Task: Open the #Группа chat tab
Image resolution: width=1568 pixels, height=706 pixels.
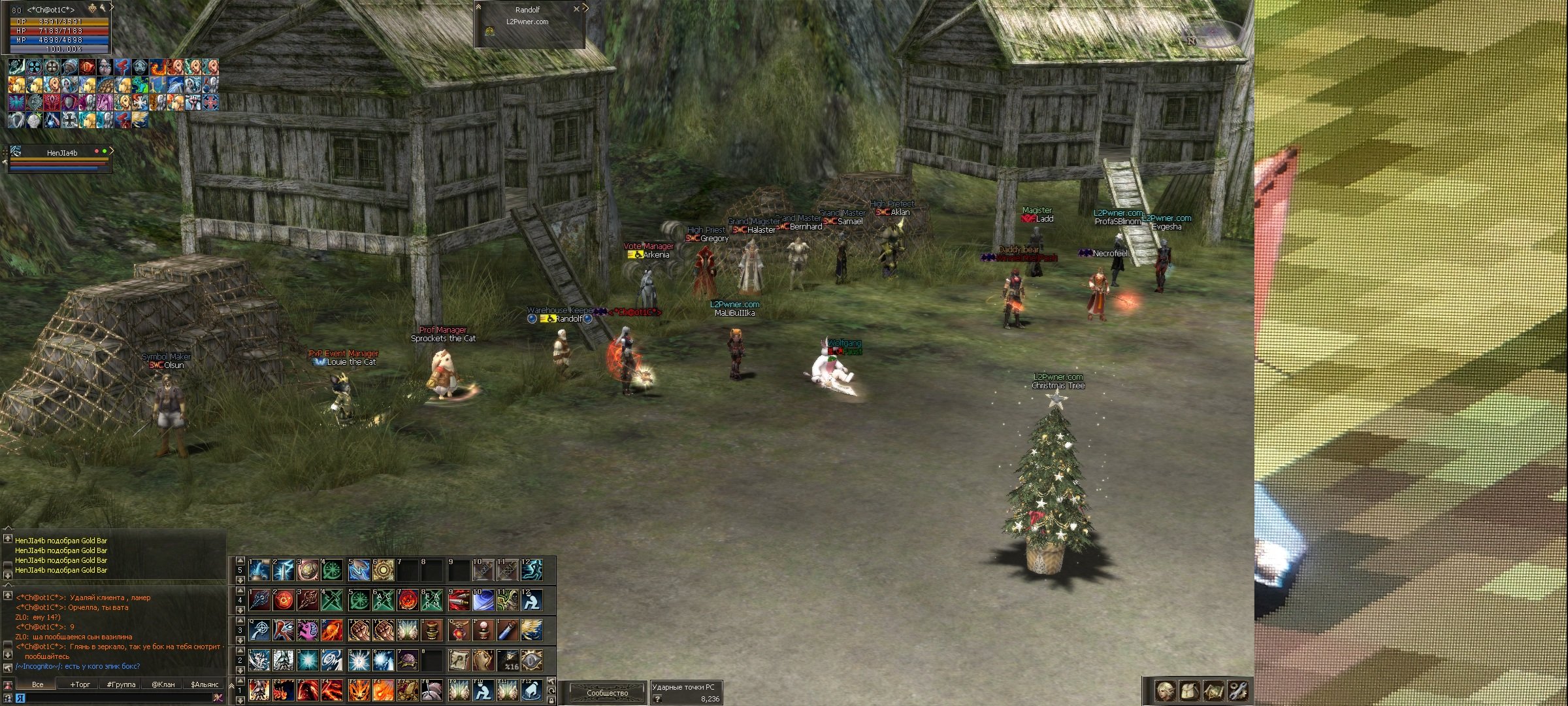Action: (121, 684)
